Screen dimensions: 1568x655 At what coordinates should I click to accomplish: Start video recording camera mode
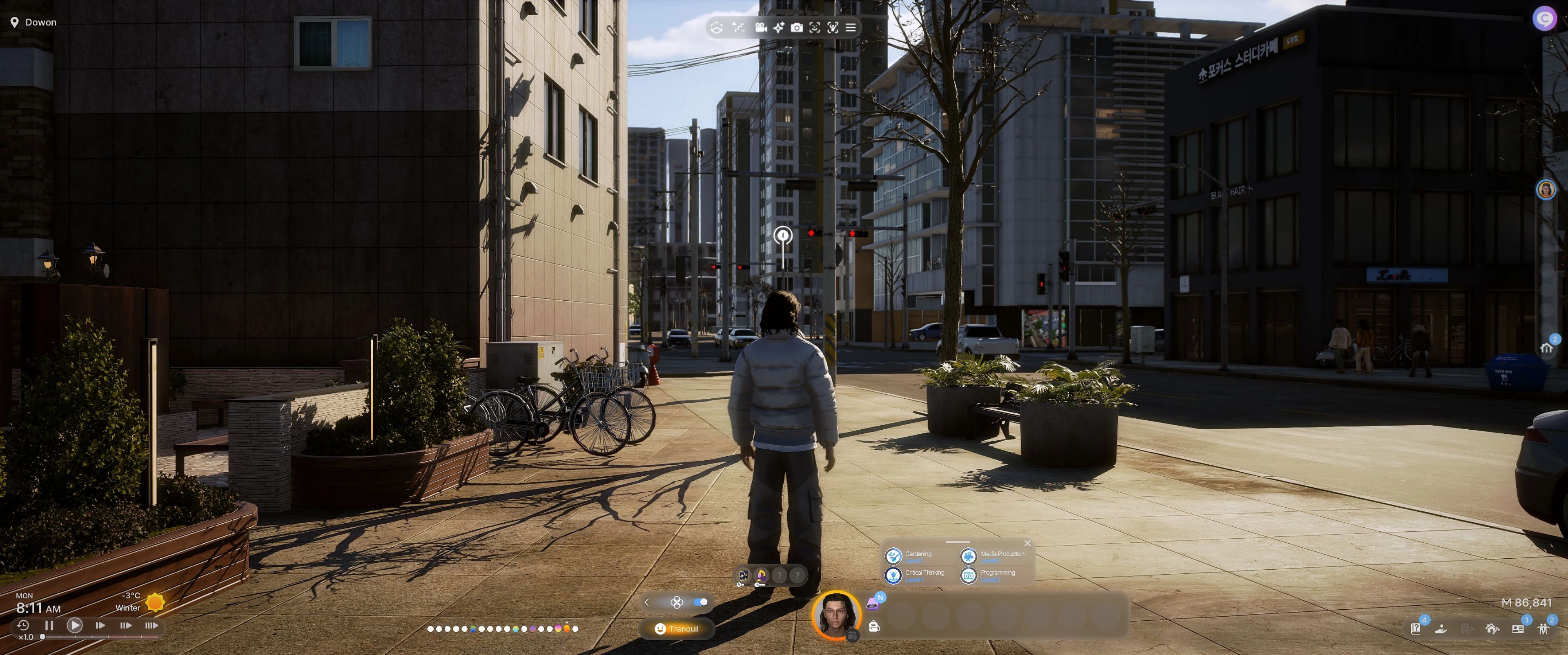(760, 27)
